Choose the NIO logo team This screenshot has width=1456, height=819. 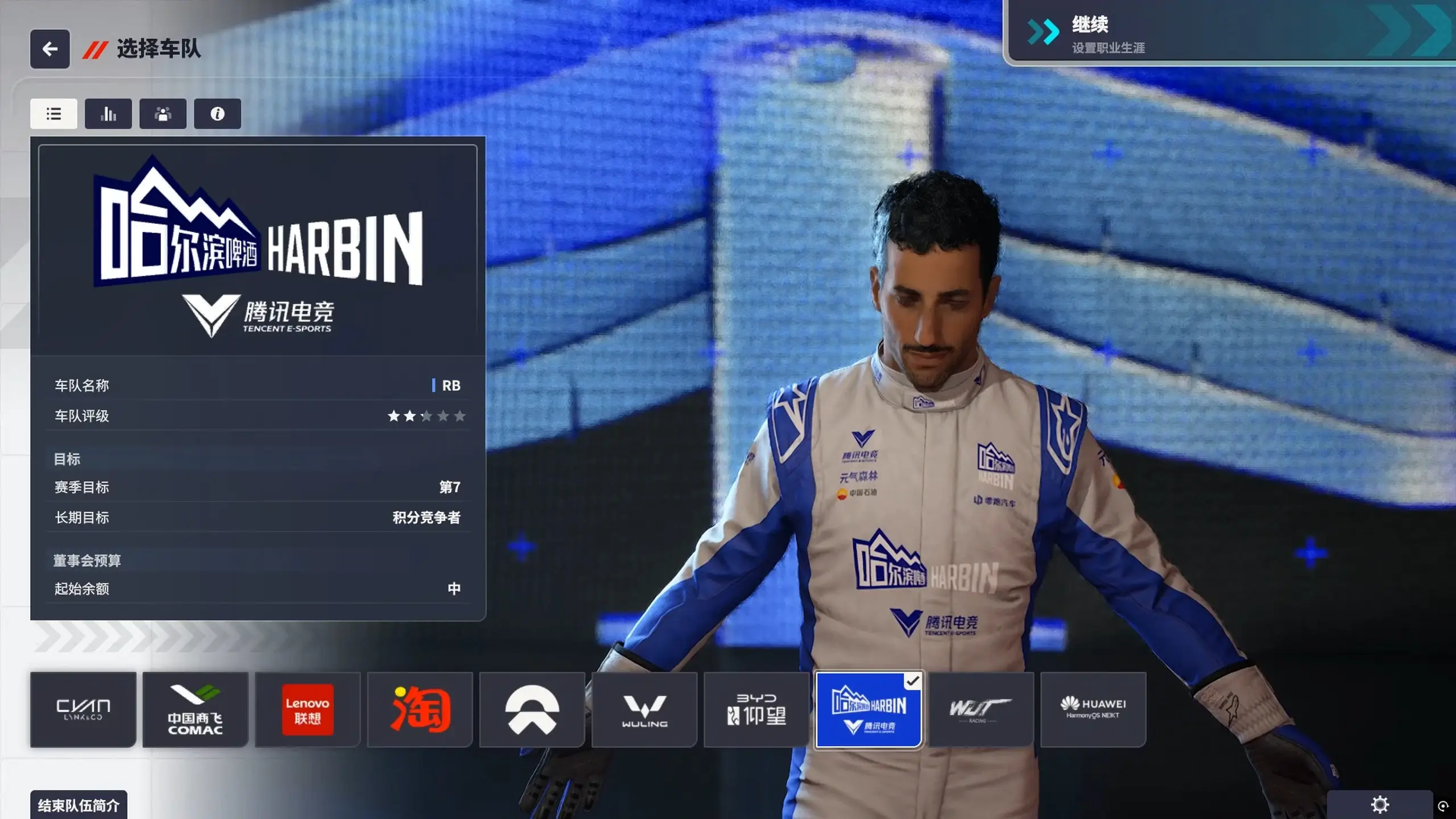[x=532, y=709]
